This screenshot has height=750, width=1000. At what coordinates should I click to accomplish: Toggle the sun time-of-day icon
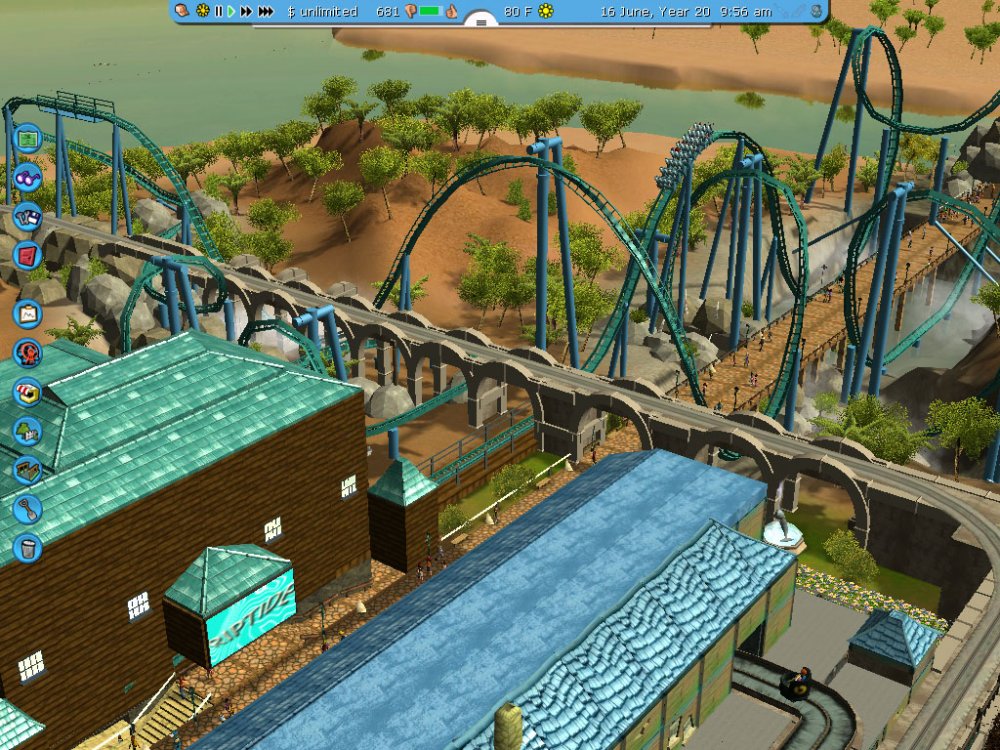tap(203, 11)
